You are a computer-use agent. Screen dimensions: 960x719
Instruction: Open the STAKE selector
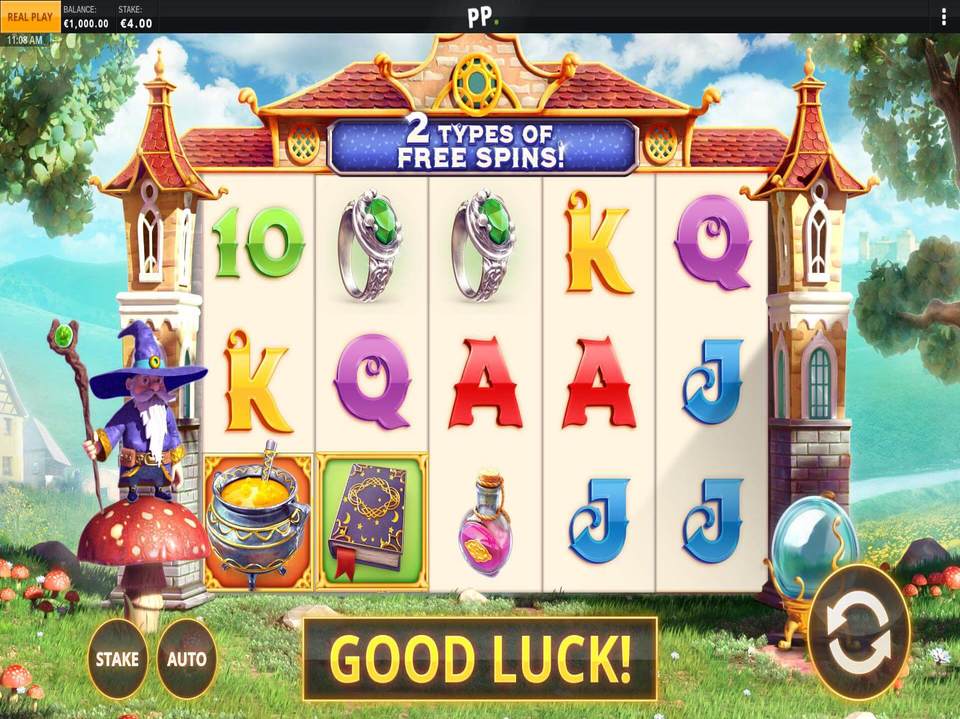118,659
